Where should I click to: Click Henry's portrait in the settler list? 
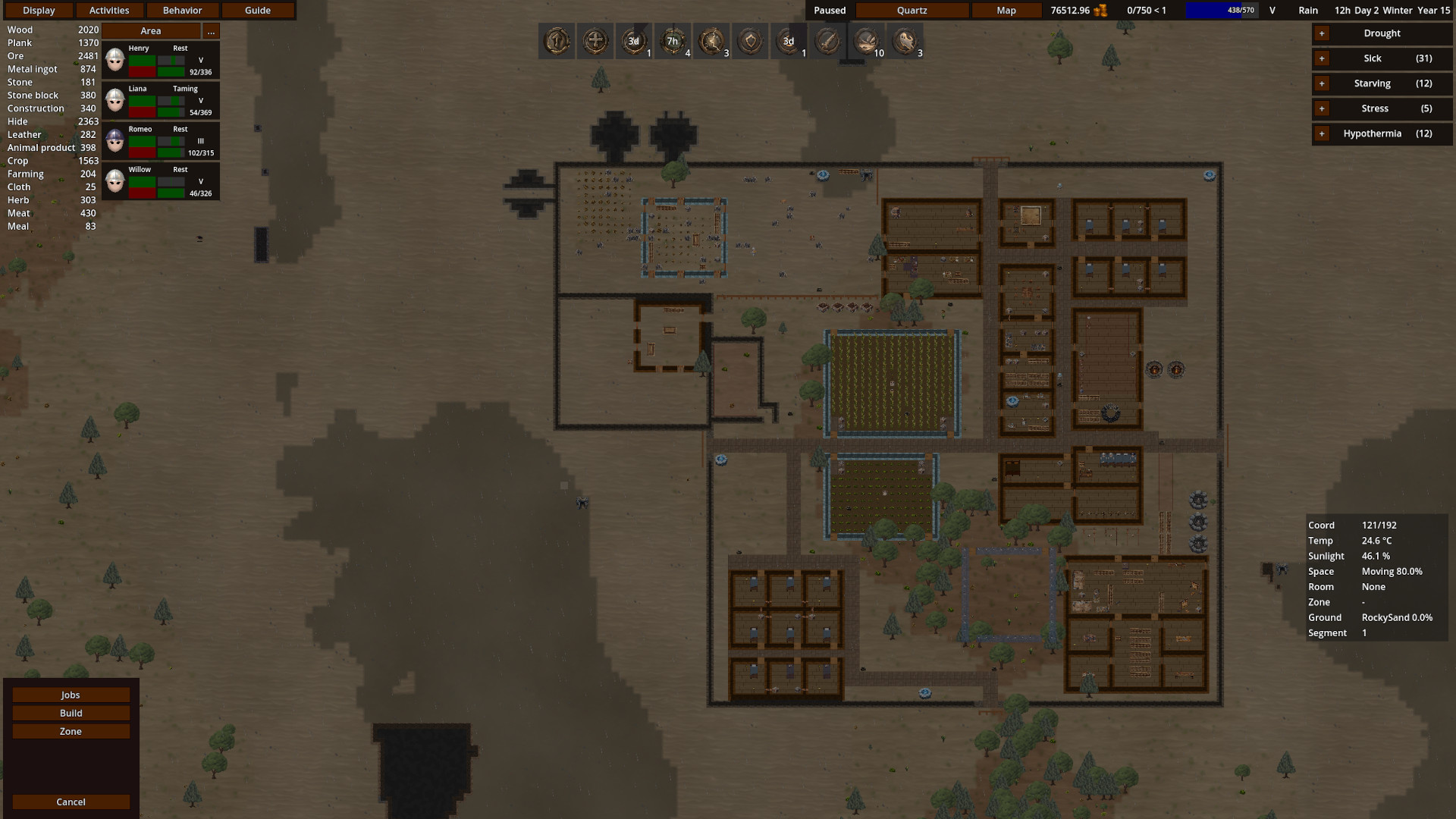click(115, 59)
